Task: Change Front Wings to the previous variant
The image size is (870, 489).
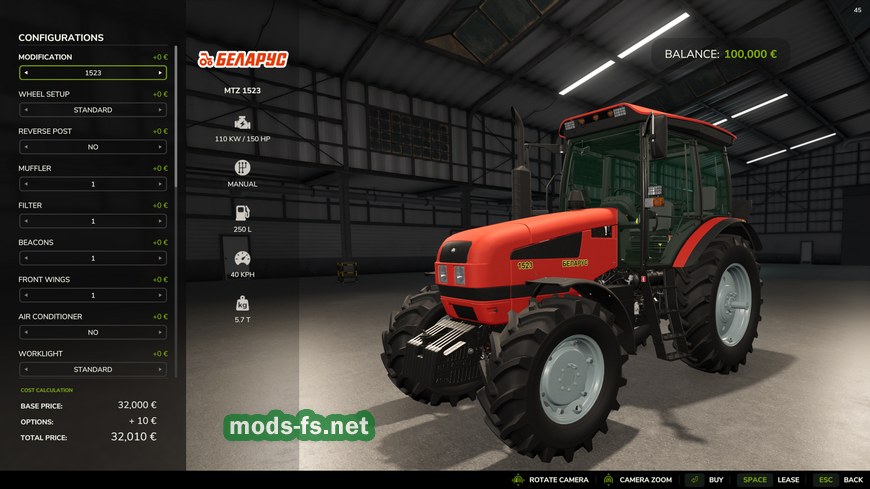Action: 26,295
